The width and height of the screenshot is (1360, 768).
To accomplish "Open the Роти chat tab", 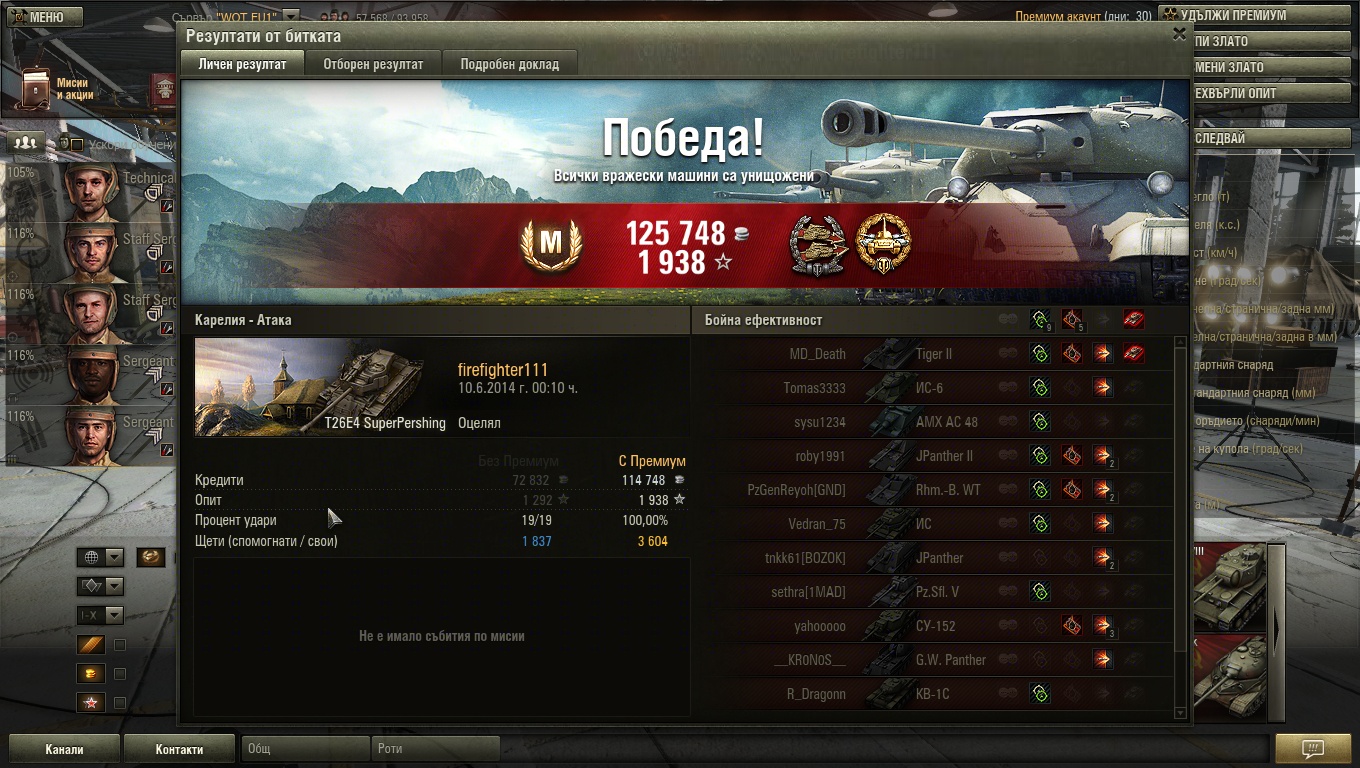I will tap(435, 748).
